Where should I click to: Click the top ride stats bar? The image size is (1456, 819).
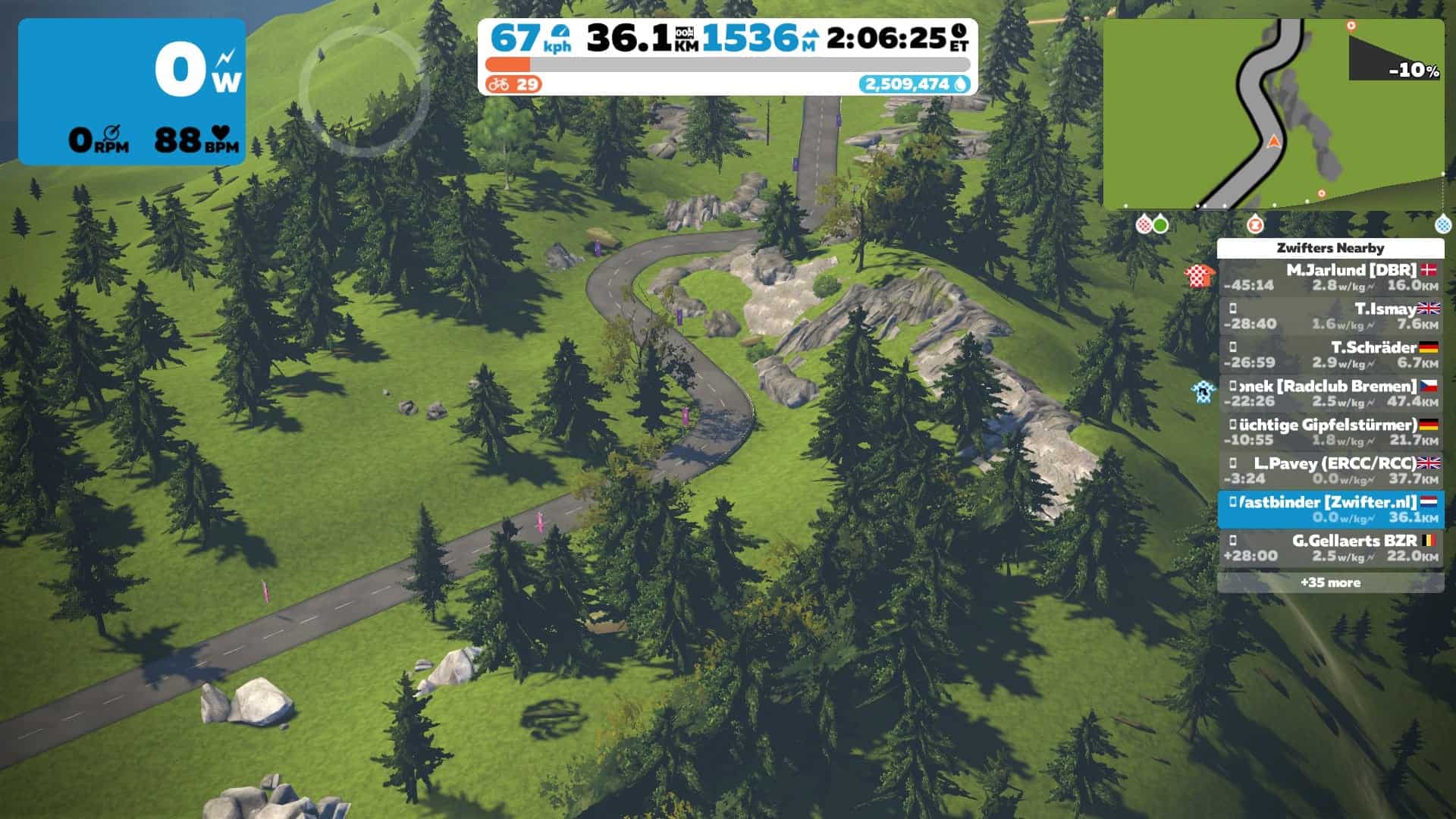click(x=727, y=57)
